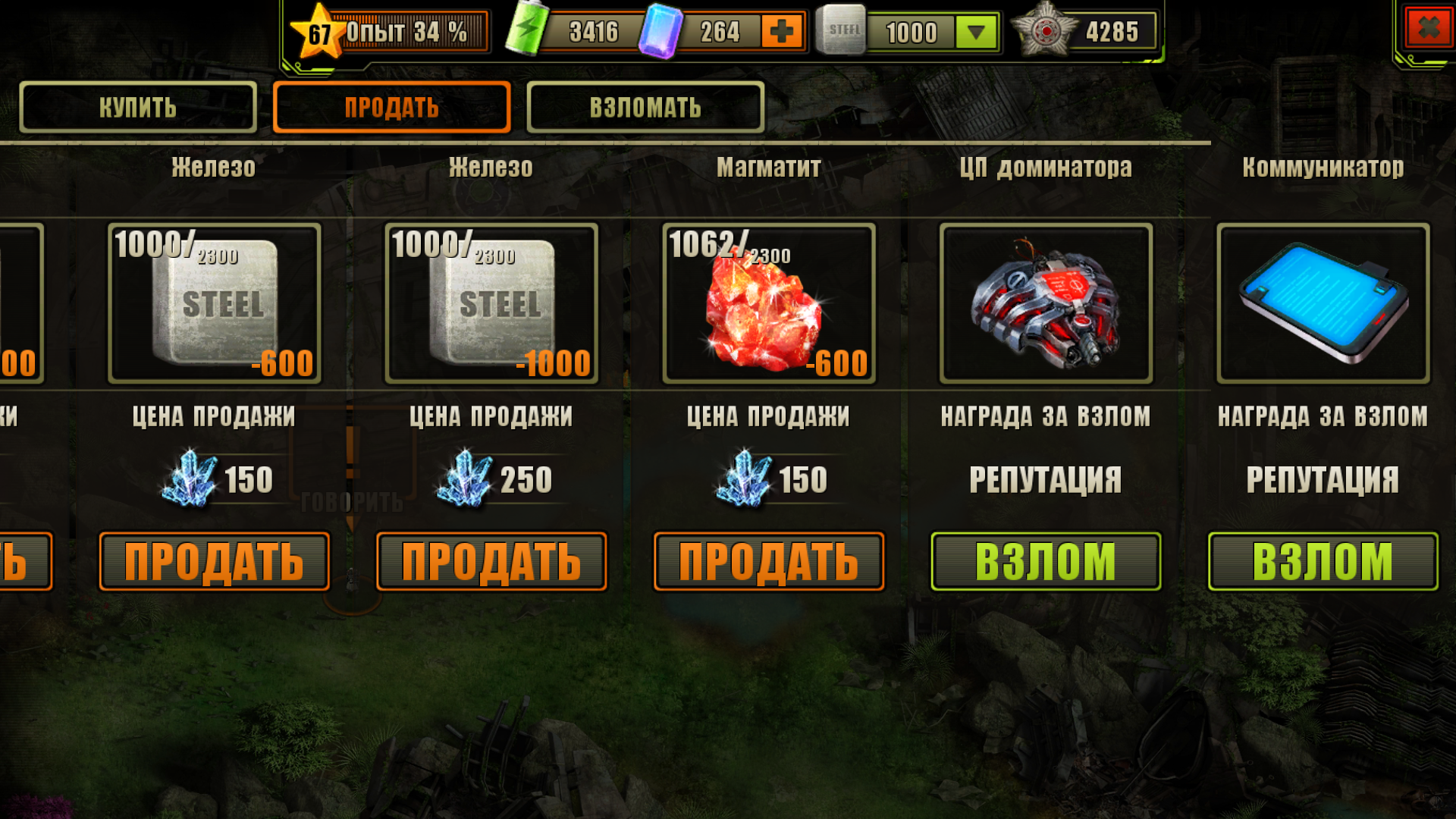
Task: Open the Взломать tab
Action: point(645,107)
